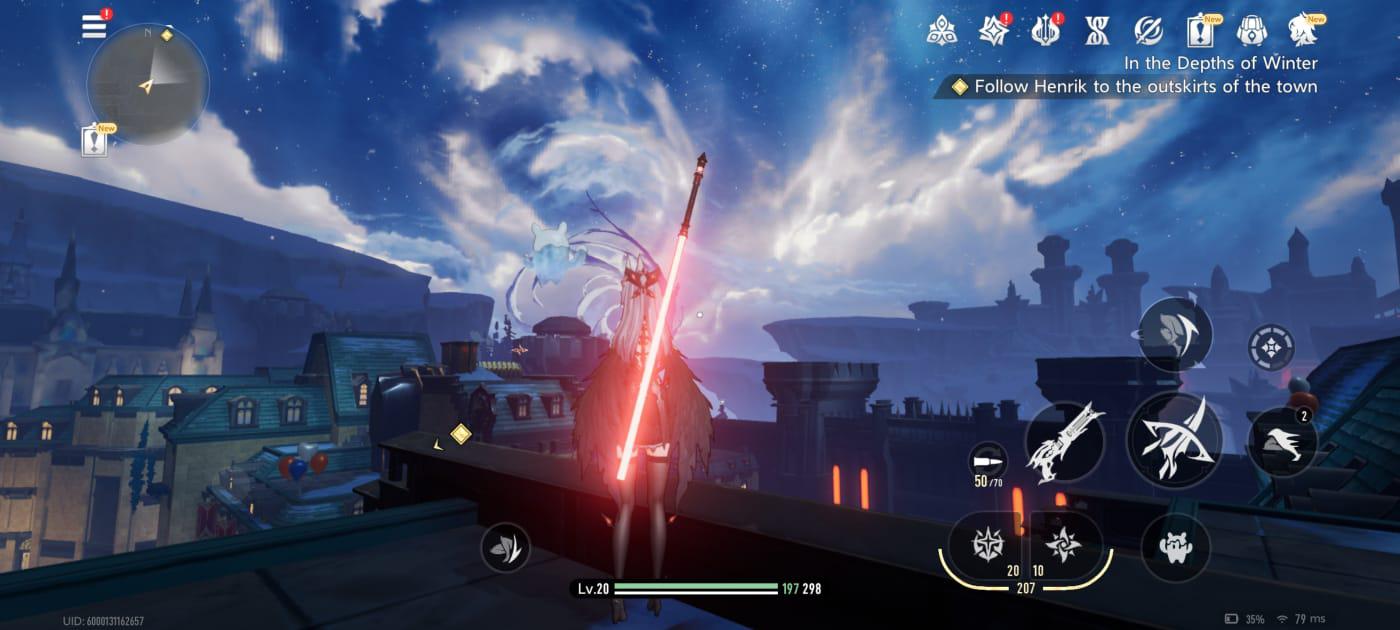Activate the bow attack button
Viewport: 1400px width, 630px height.
tap(1174, 440)
